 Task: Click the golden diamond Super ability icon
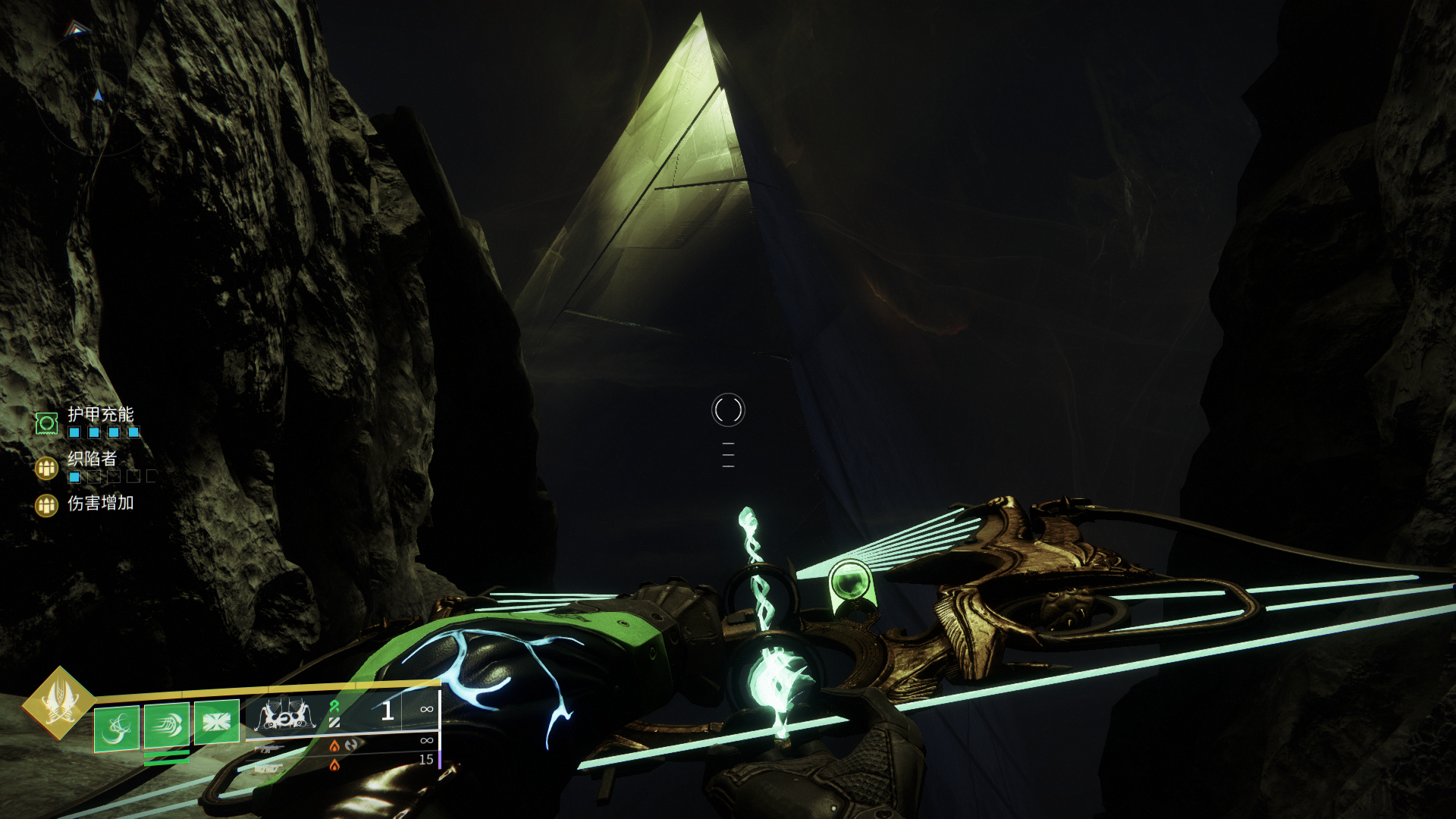(x=58, y=703)
